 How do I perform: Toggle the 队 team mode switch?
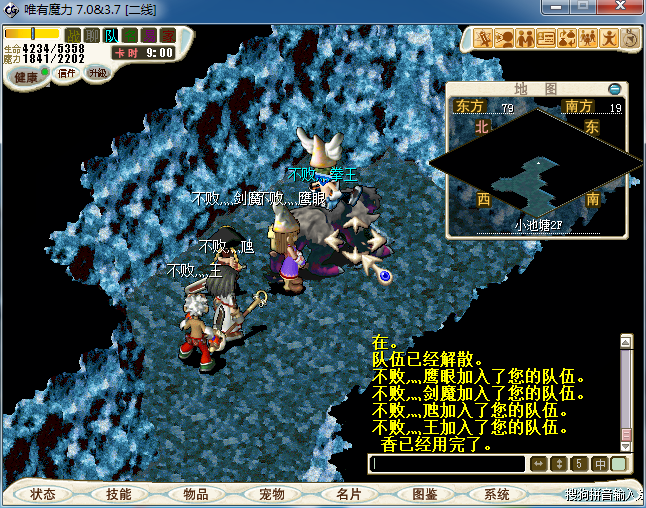(x=111, y=36)
